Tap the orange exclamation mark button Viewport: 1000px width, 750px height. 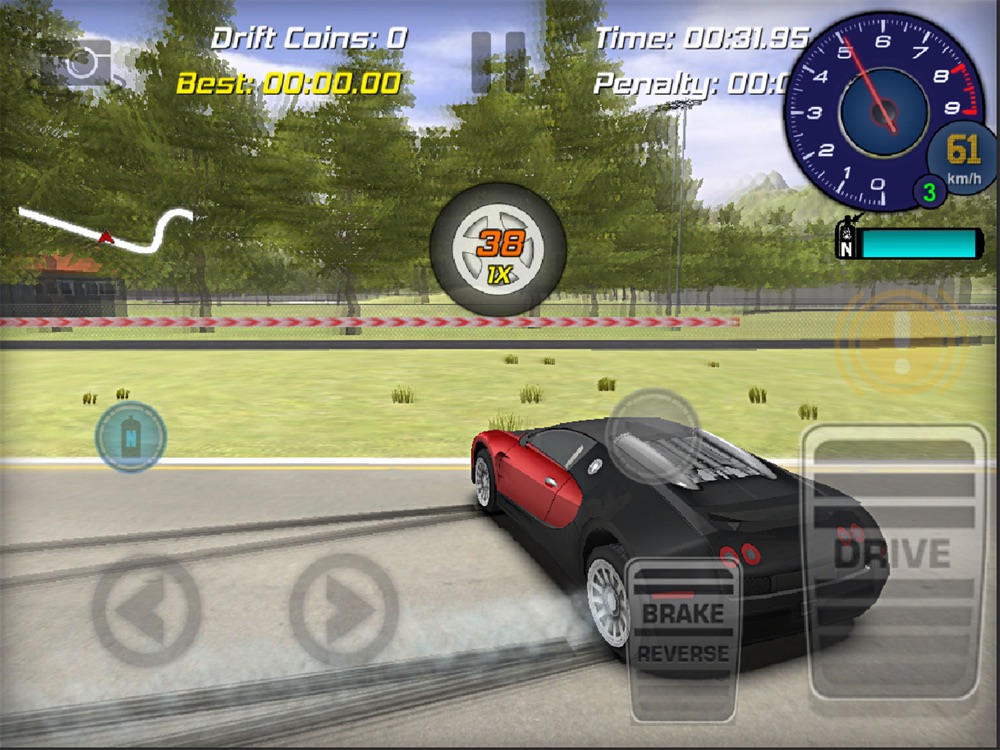click(x=902, y=343)
